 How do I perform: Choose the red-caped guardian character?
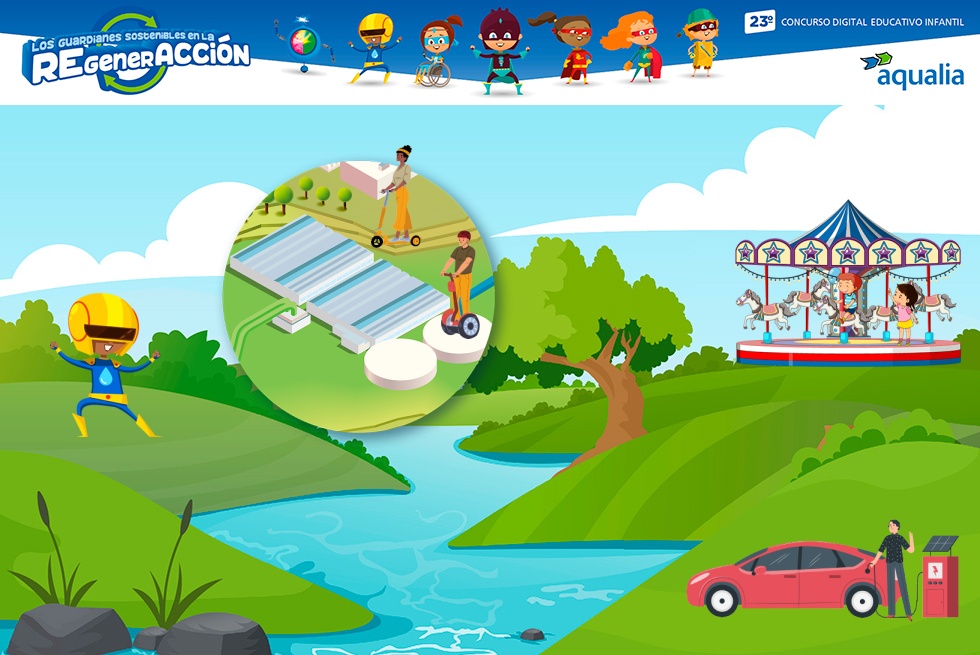point(571,48)
